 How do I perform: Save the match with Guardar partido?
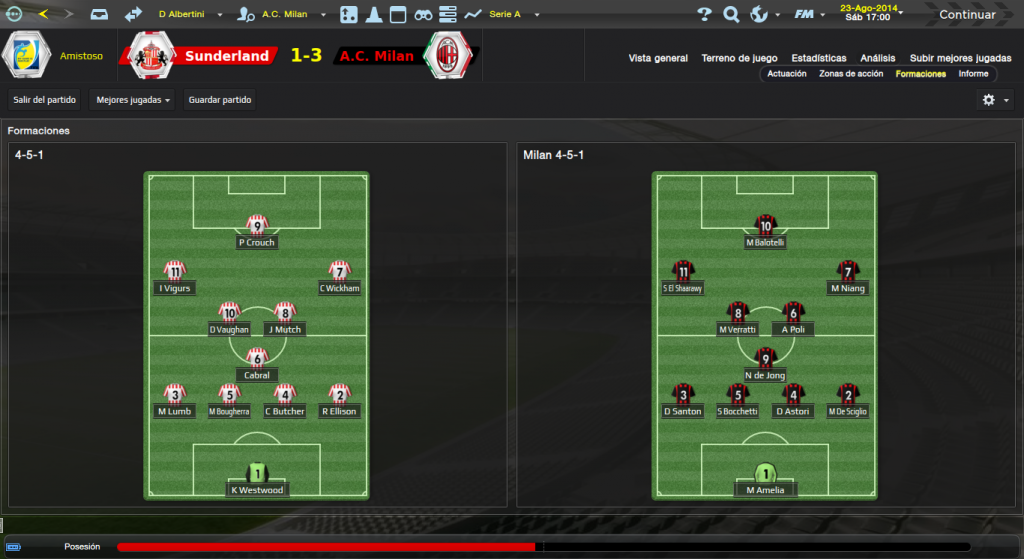220,100
